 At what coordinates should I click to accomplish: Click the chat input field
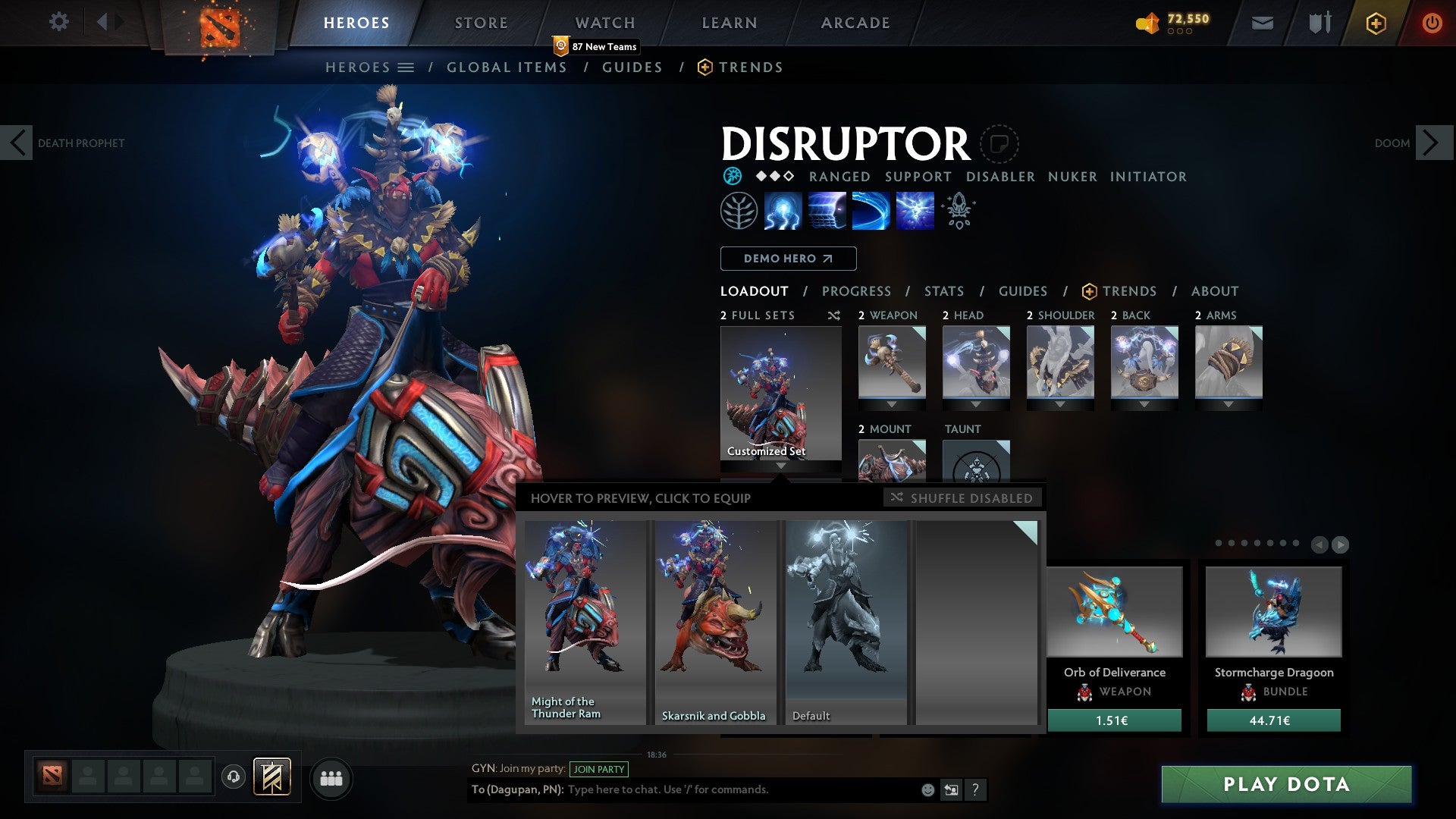pyautogui.click(x=720, y=789)
